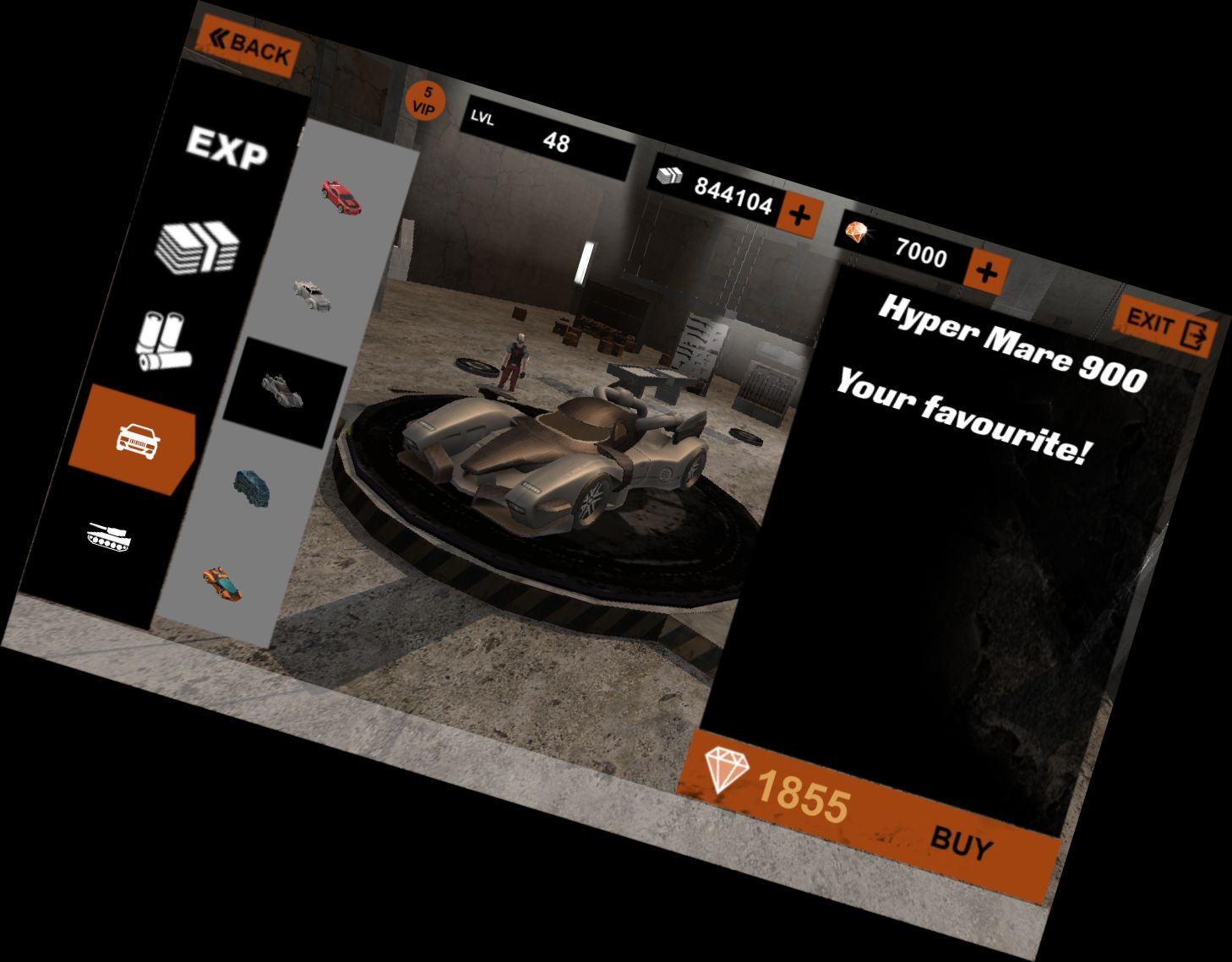1232x962 pixels.
Task: Pick the white car thumbnail
Action: [313, 295]
